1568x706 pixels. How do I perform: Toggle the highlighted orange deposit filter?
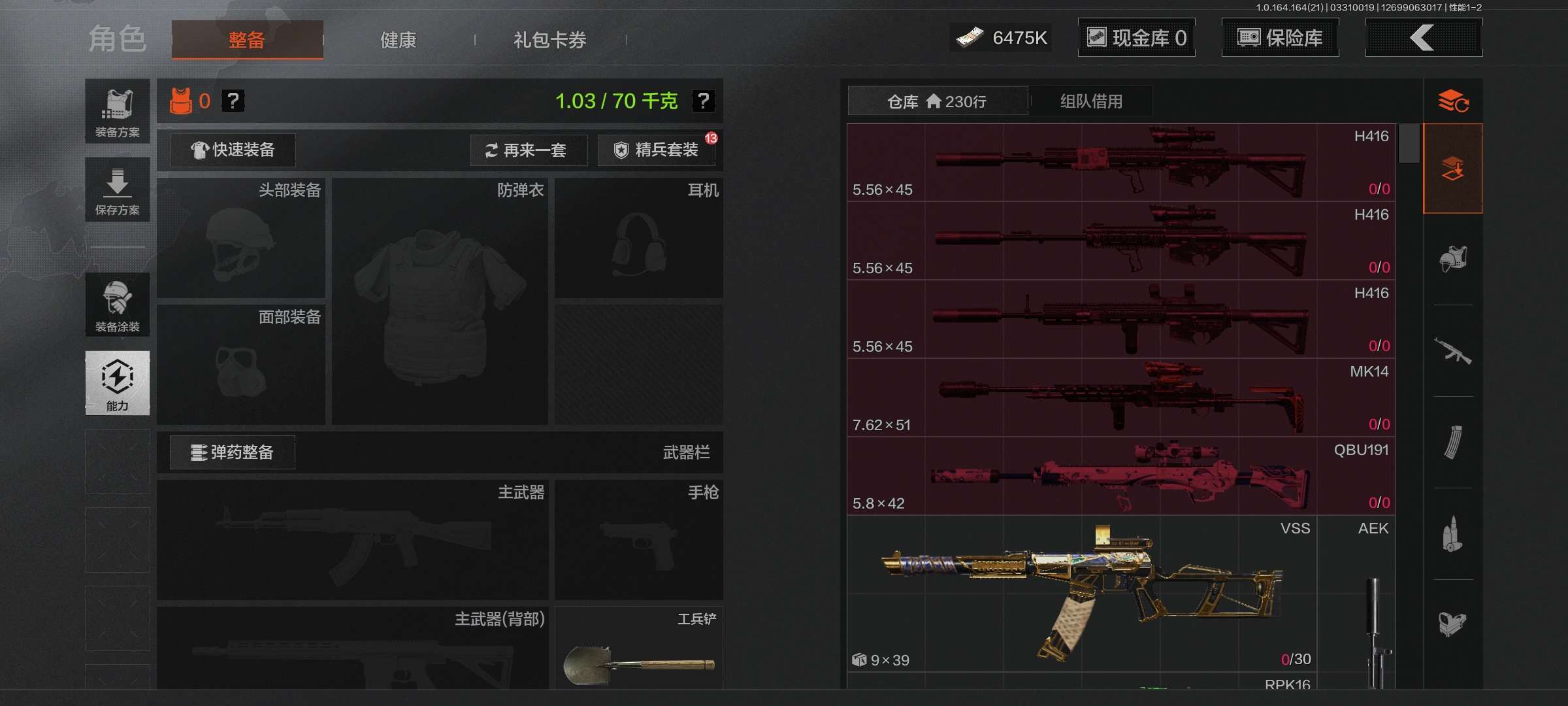(x=1454, y=168)
